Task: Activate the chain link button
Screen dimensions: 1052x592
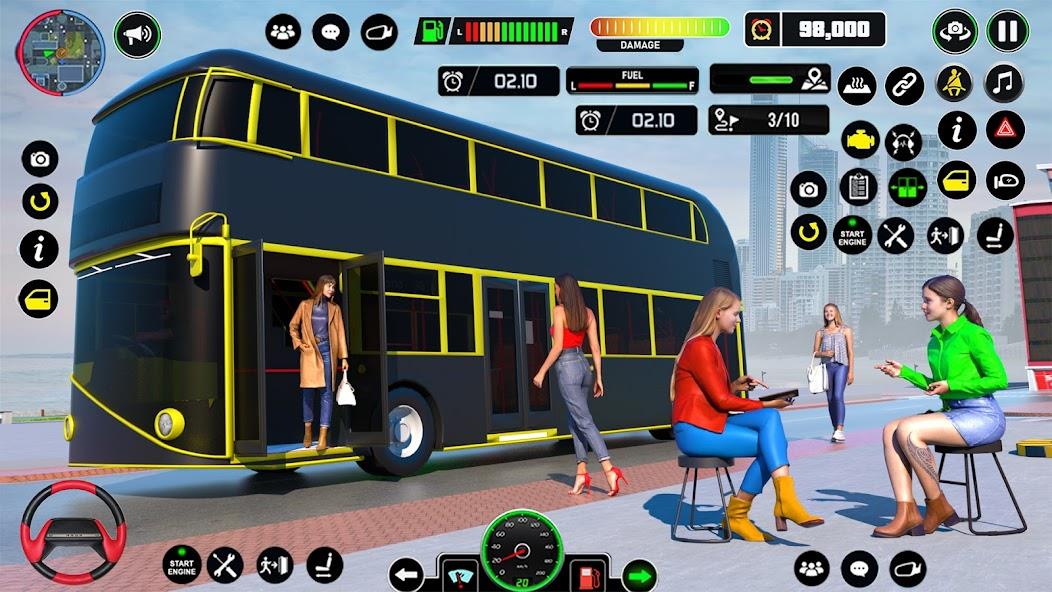Action: [x=905, y=85]
